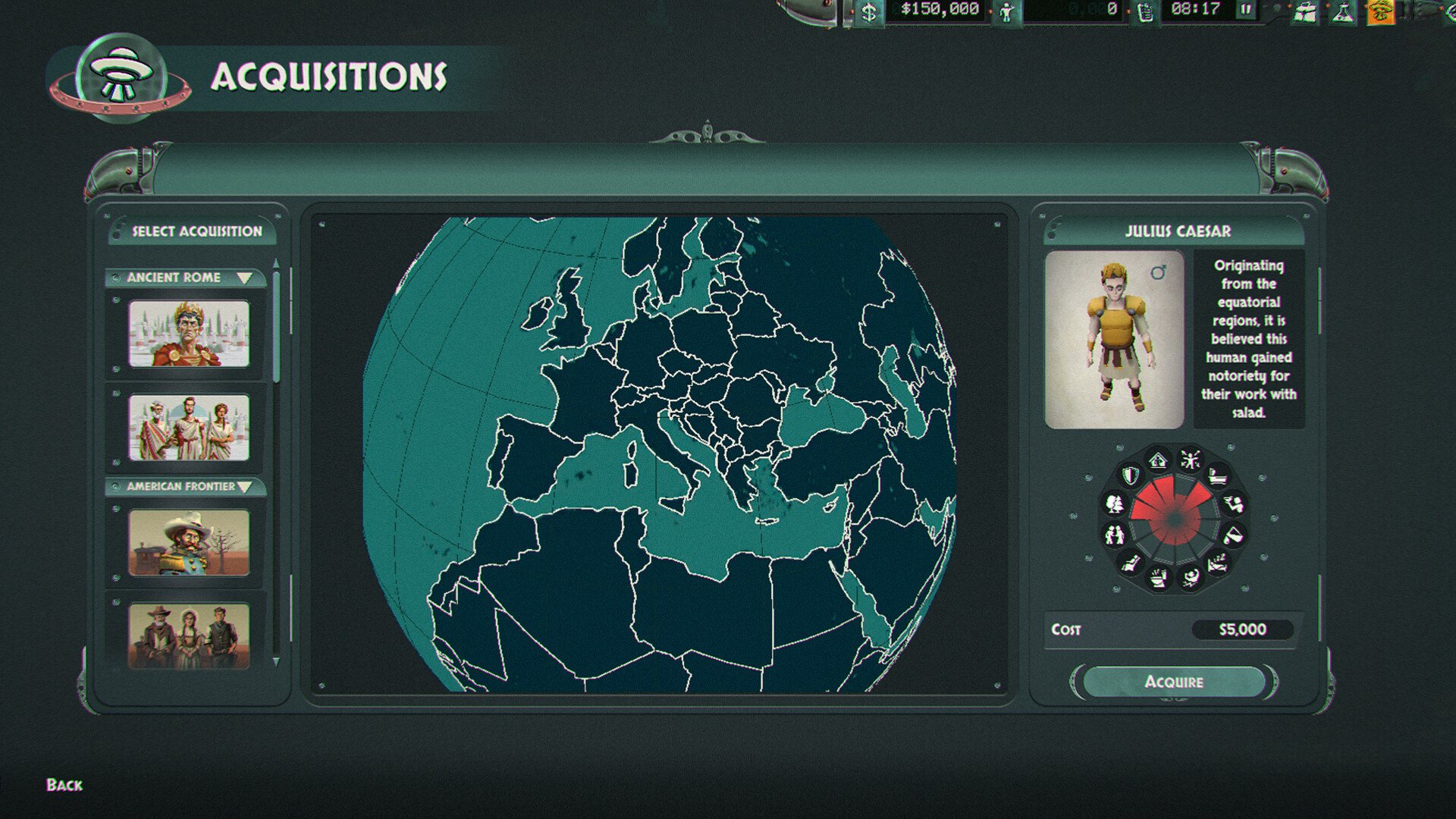The width and height of the screenshot is (1456, 819).
Task: Collapse the American Frontier category
Action: 244,487
